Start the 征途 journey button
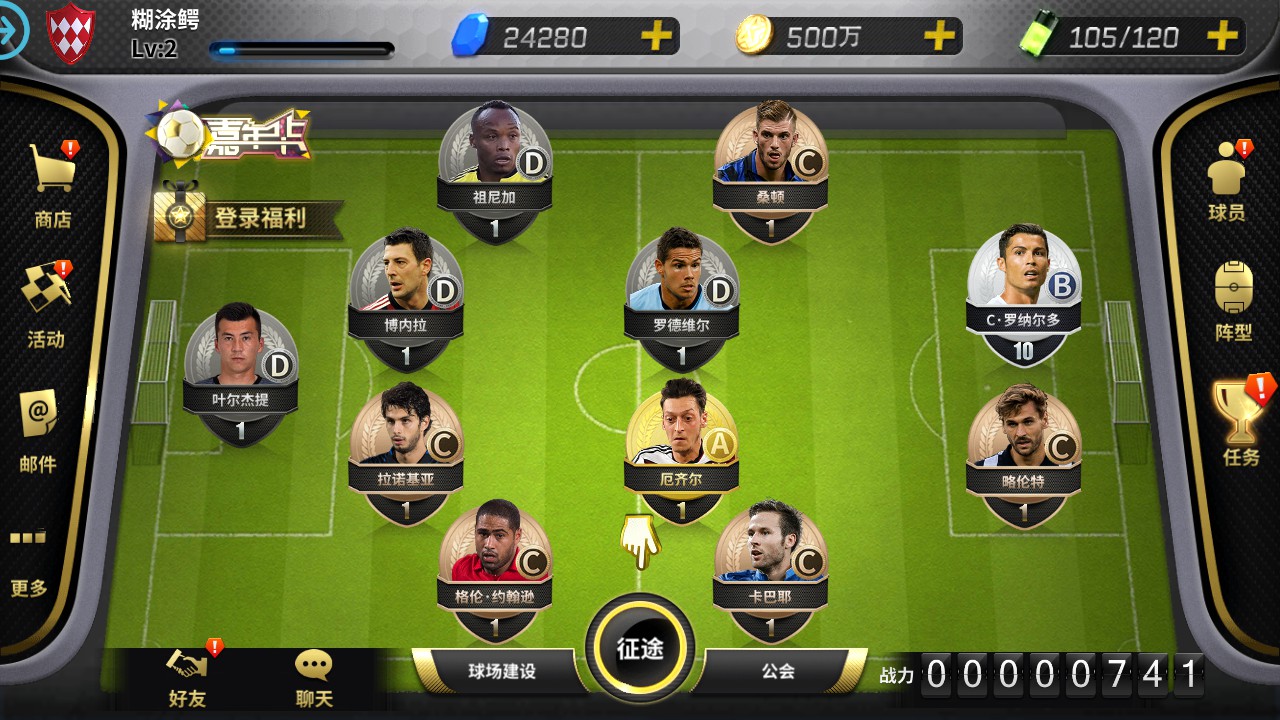Image resolution: width=1280 pixels, height=720 pixels. pyautogui.click(x=640, y=648)
